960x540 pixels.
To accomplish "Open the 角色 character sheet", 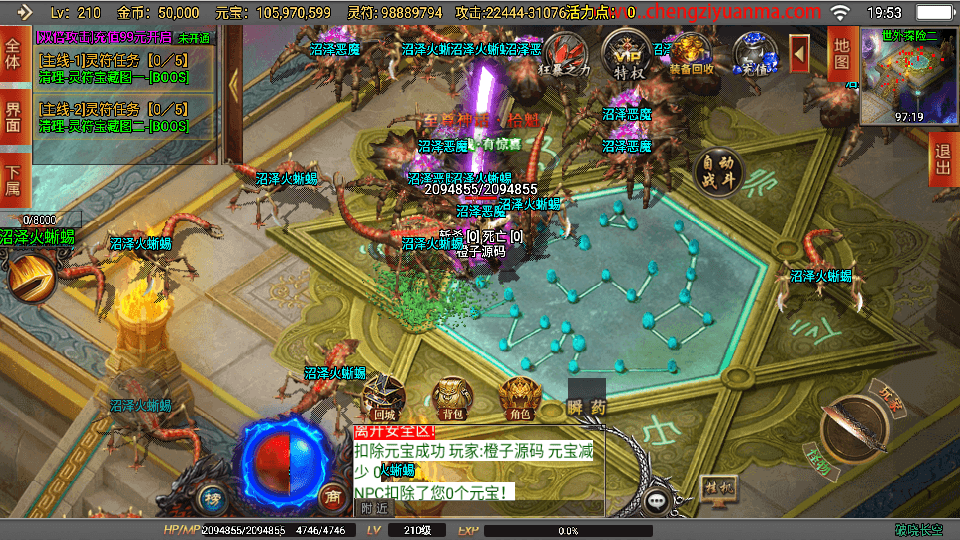I will (x=518, y=396).
